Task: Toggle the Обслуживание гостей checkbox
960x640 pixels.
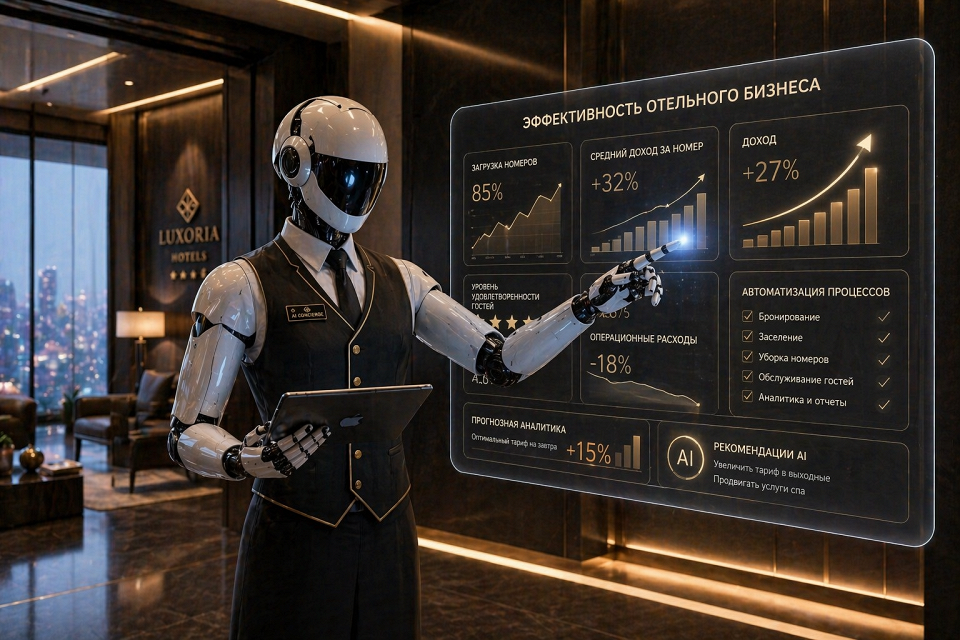Action: point(748,378)
